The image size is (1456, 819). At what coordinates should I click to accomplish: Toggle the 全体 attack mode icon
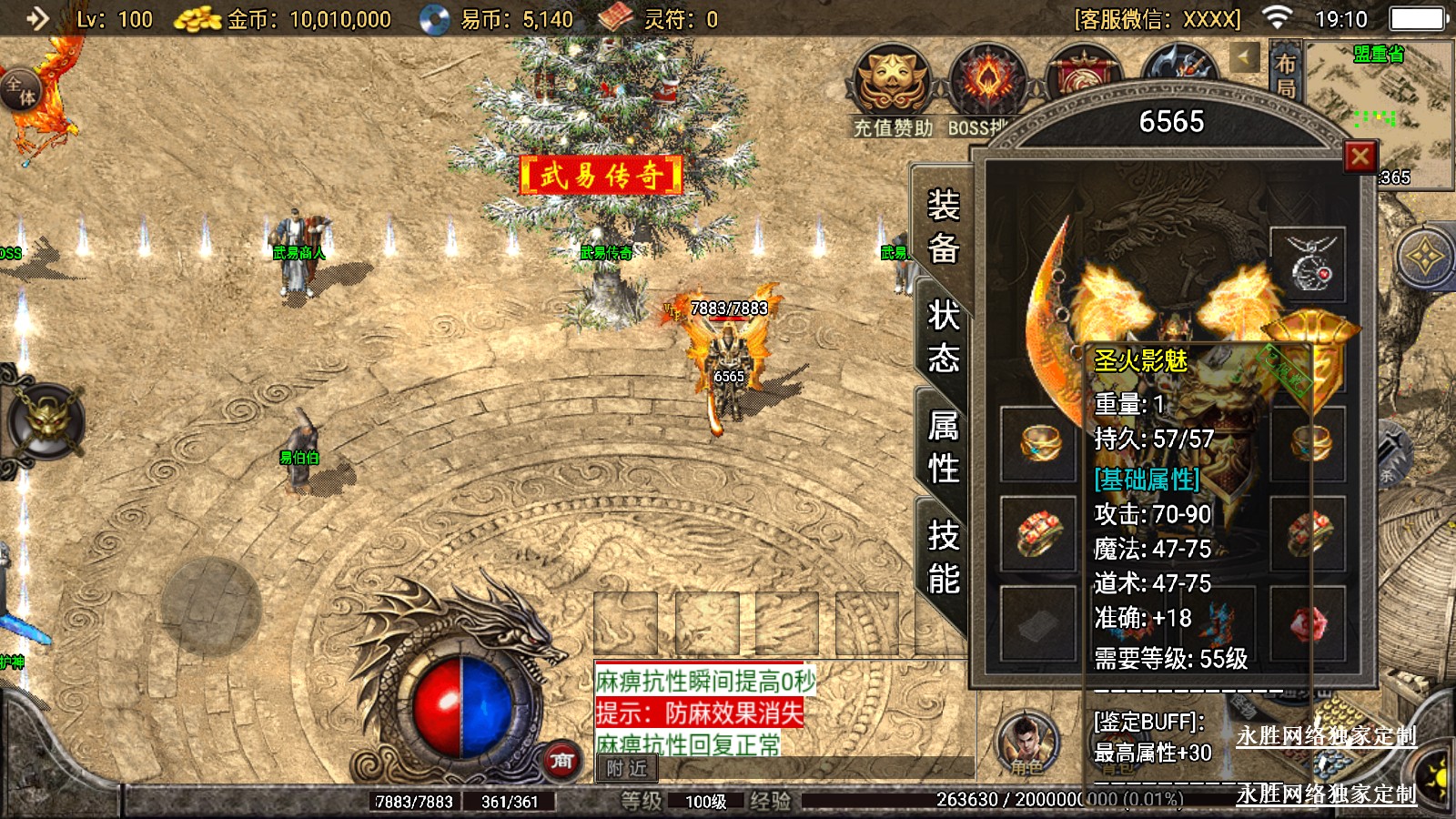pyautogui.click(x=21, y=92)
